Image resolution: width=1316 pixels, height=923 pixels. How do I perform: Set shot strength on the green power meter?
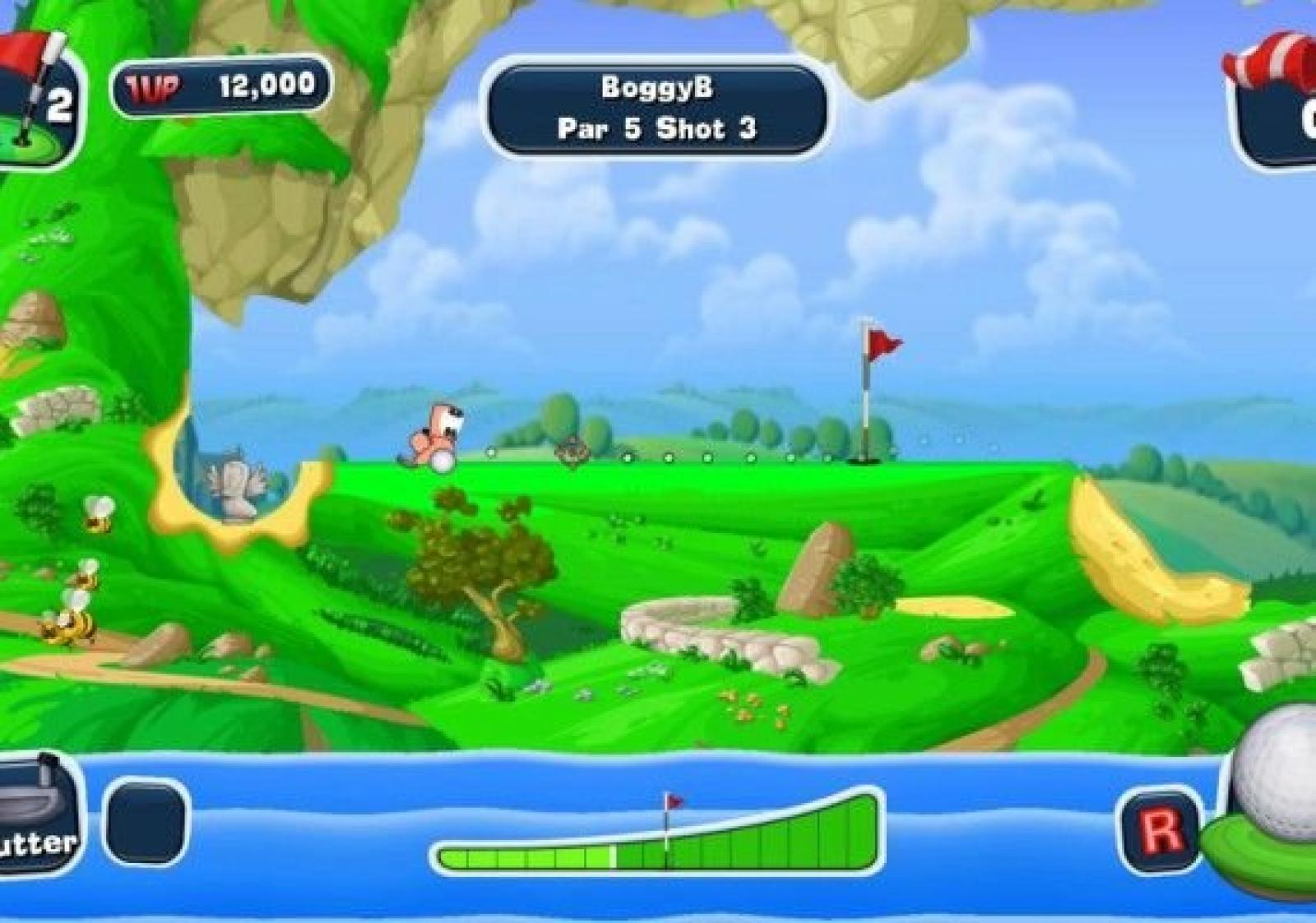[656, 841]
